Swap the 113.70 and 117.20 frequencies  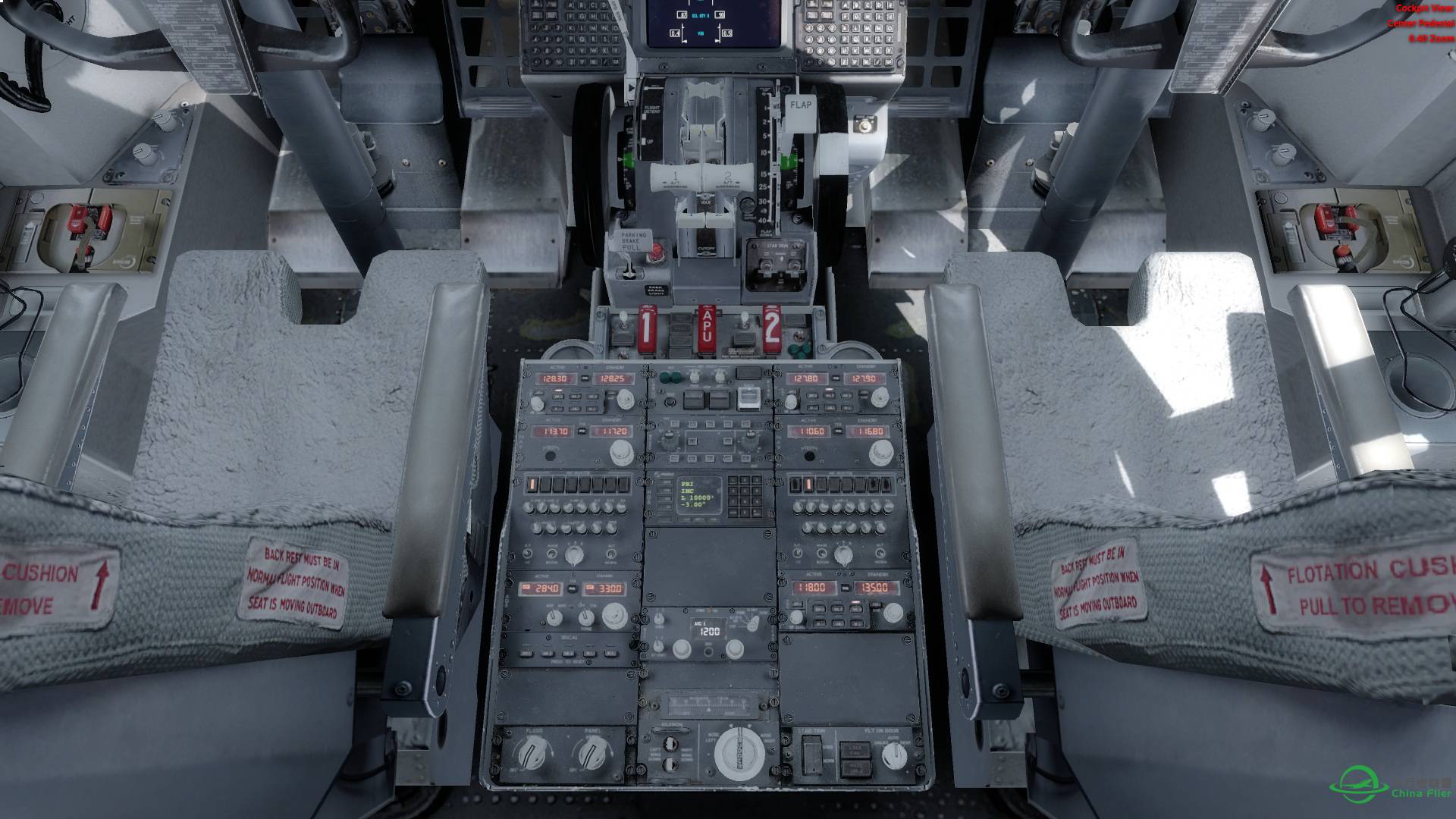click(582, 431)
